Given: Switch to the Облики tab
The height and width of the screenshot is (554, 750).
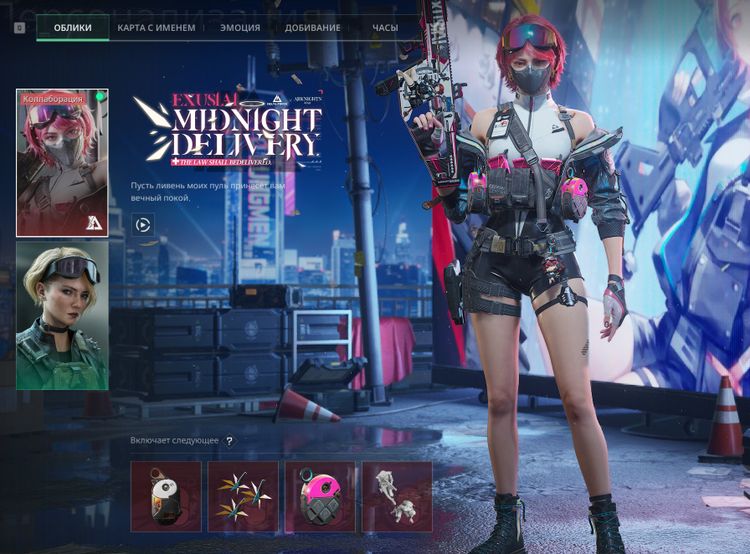Looking at the screenshot, I should click(73, 28).
